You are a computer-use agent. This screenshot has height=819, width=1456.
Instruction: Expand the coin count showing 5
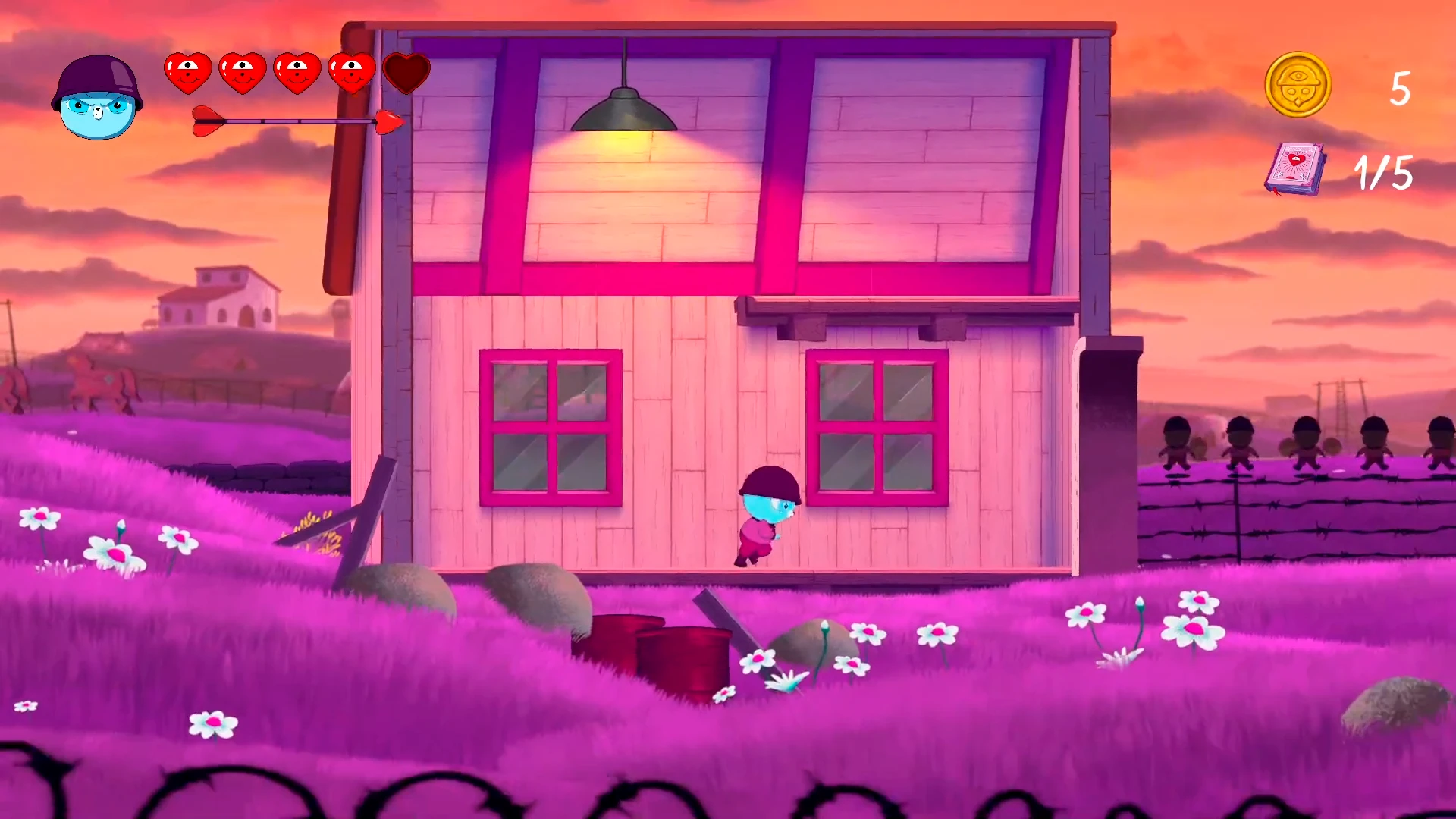(x=1399, y=91)
